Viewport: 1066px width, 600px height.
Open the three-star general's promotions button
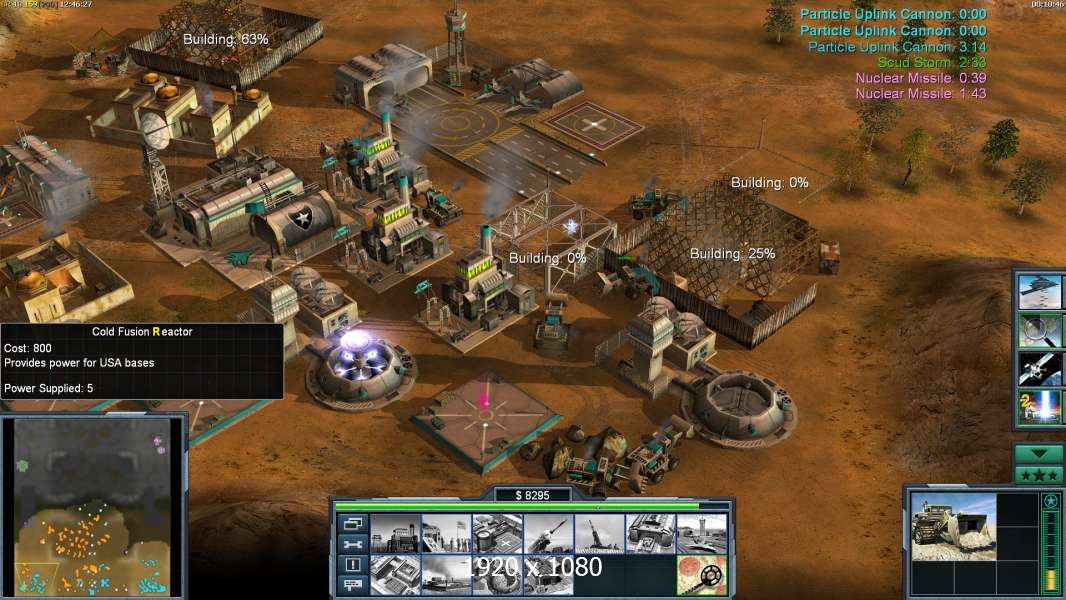[1039, 475]
